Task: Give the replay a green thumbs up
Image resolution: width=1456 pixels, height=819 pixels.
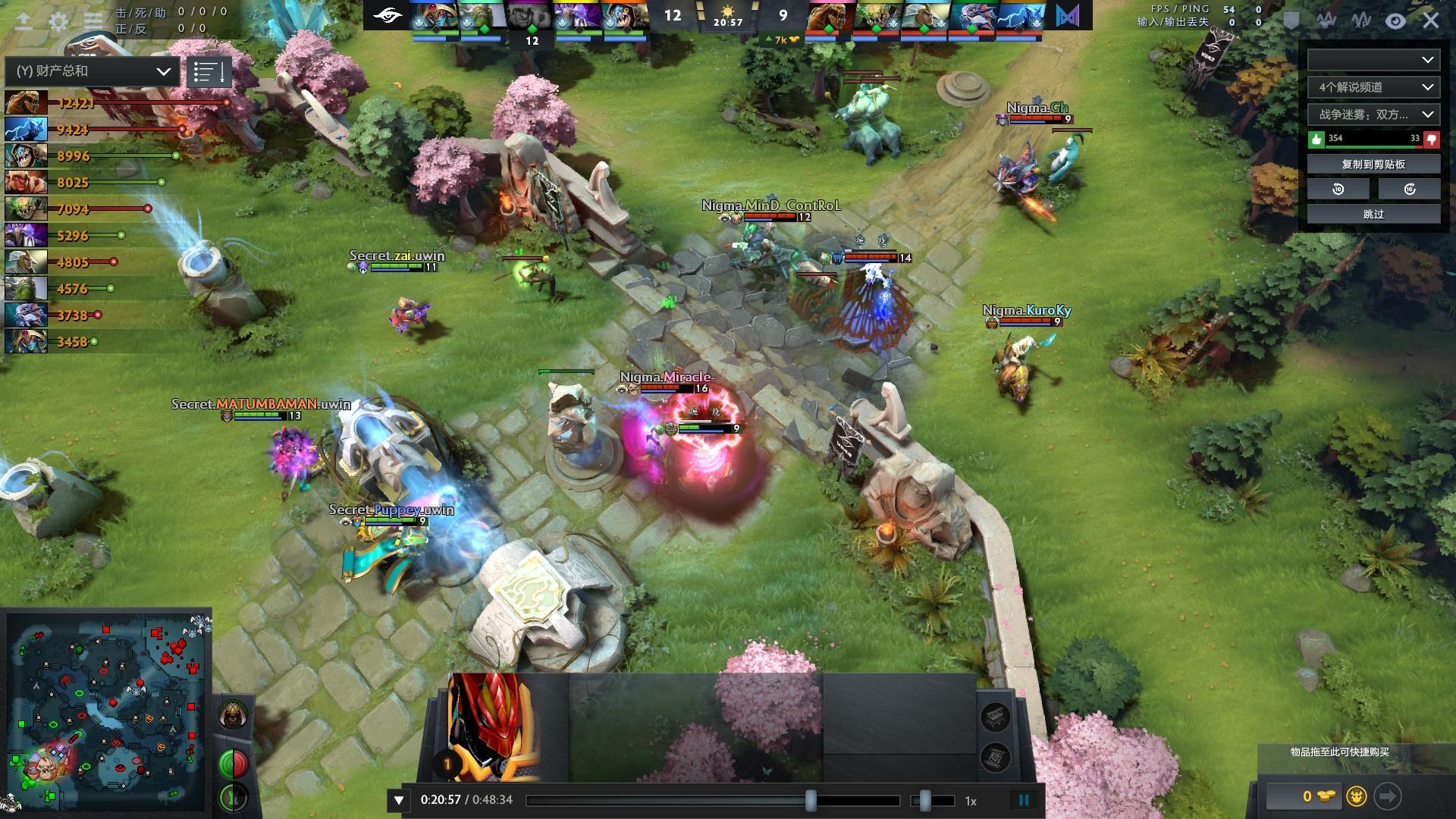Action: tap(1316, 139)
